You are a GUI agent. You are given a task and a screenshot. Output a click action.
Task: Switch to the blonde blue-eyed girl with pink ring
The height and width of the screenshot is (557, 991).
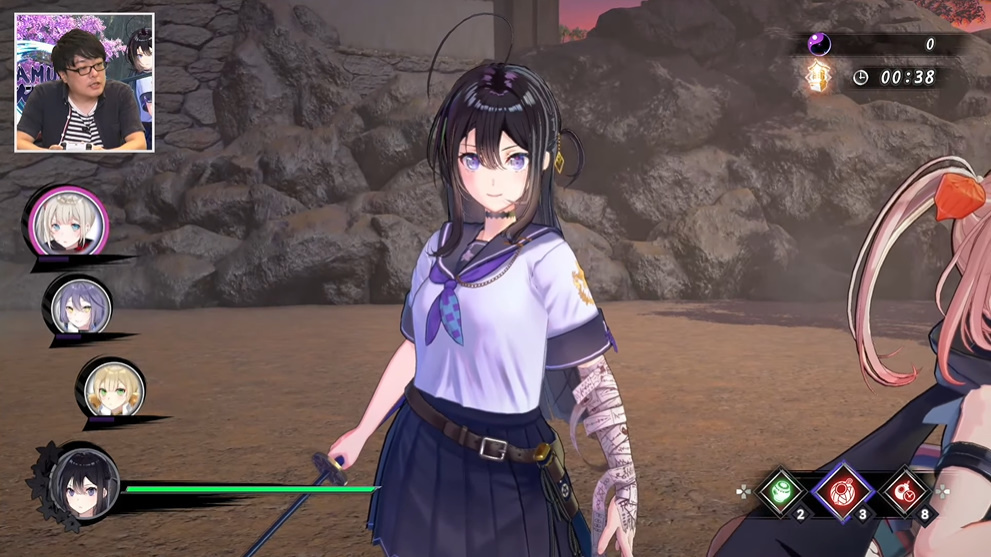point(70,222)
